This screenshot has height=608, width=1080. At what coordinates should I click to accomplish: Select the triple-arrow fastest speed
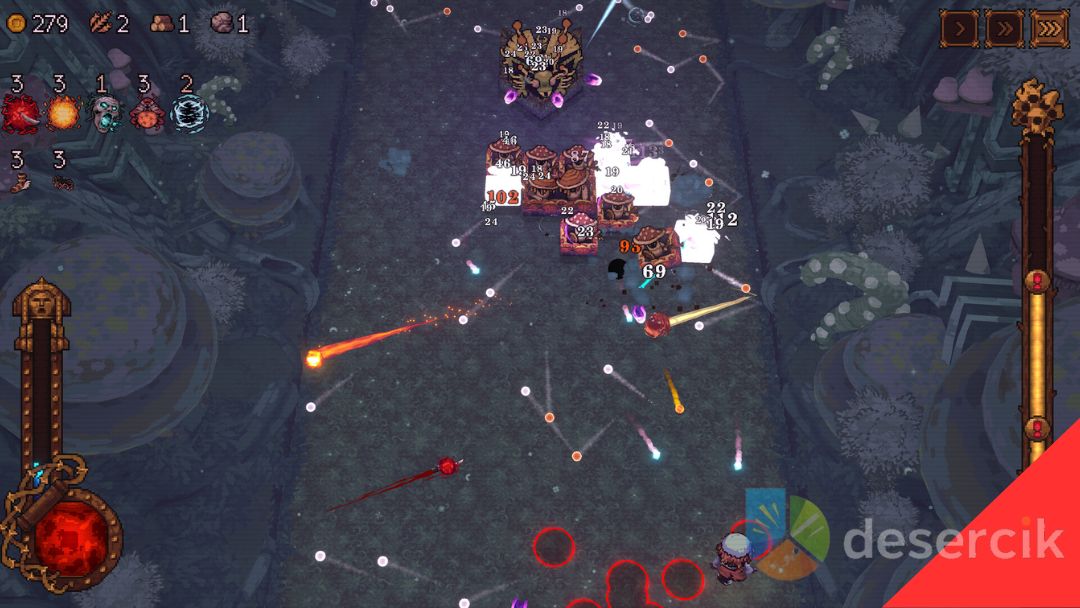tap(1049, 29)
